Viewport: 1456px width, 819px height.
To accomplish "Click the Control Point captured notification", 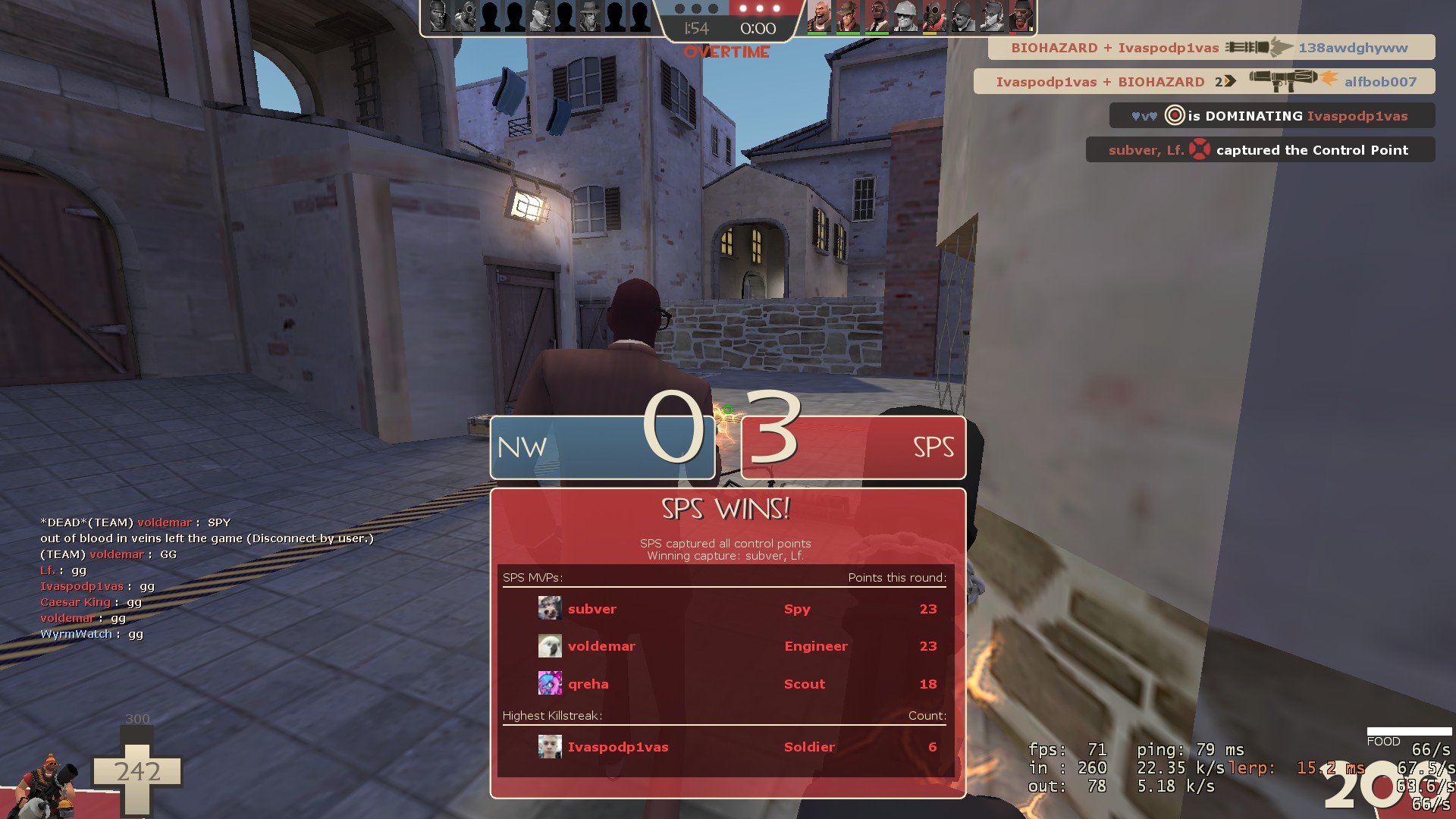I will coord(1260,150).
